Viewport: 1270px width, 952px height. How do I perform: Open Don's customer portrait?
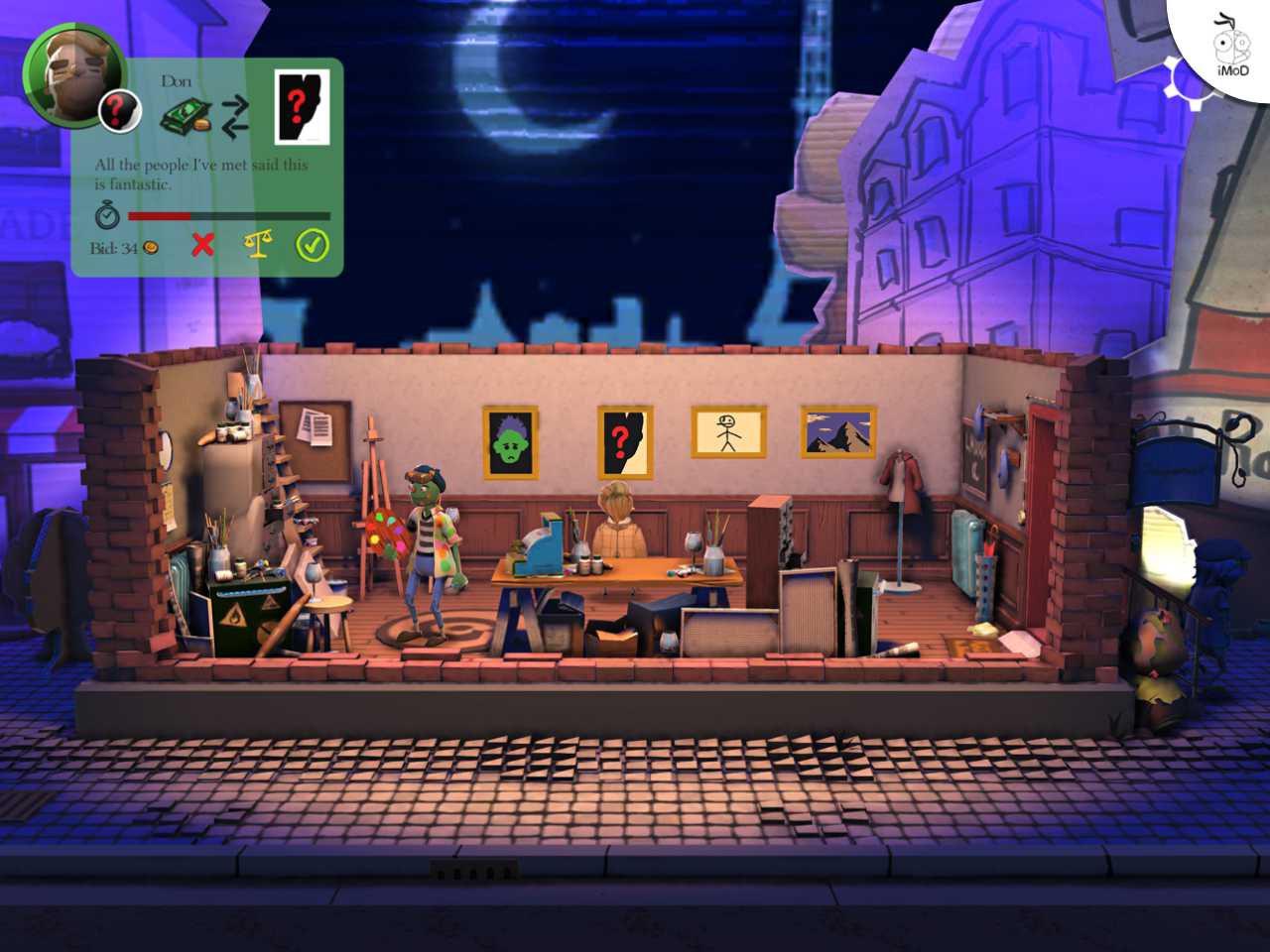pos(73,75)
